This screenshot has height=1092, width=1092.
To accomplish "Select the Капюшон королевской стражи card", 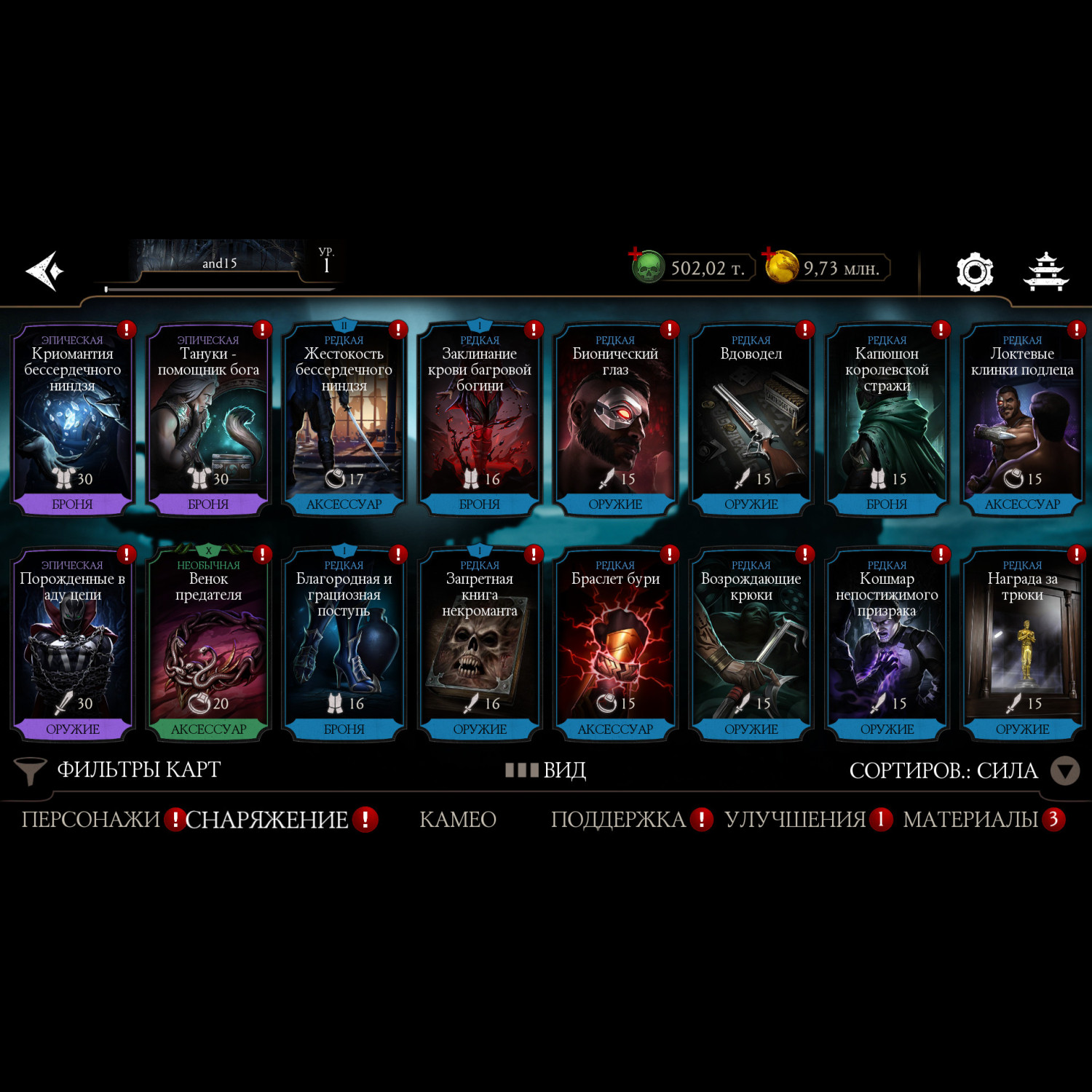I will pyautogui.click(x=887, y=421).
